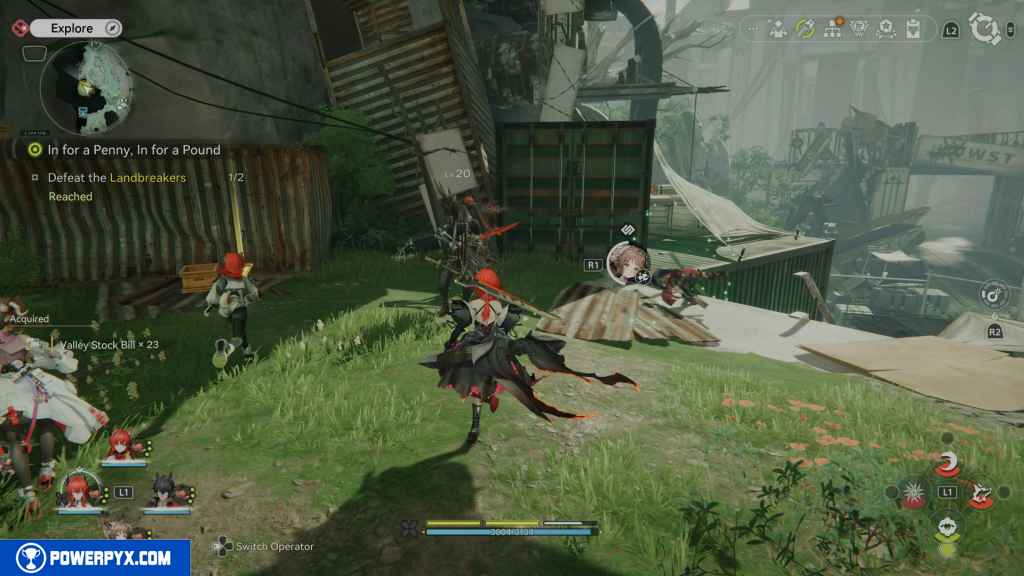Switch to the black-haired horned operator portrait
The width and height of the screenshot is (1024, 576).
coord(163,490)
